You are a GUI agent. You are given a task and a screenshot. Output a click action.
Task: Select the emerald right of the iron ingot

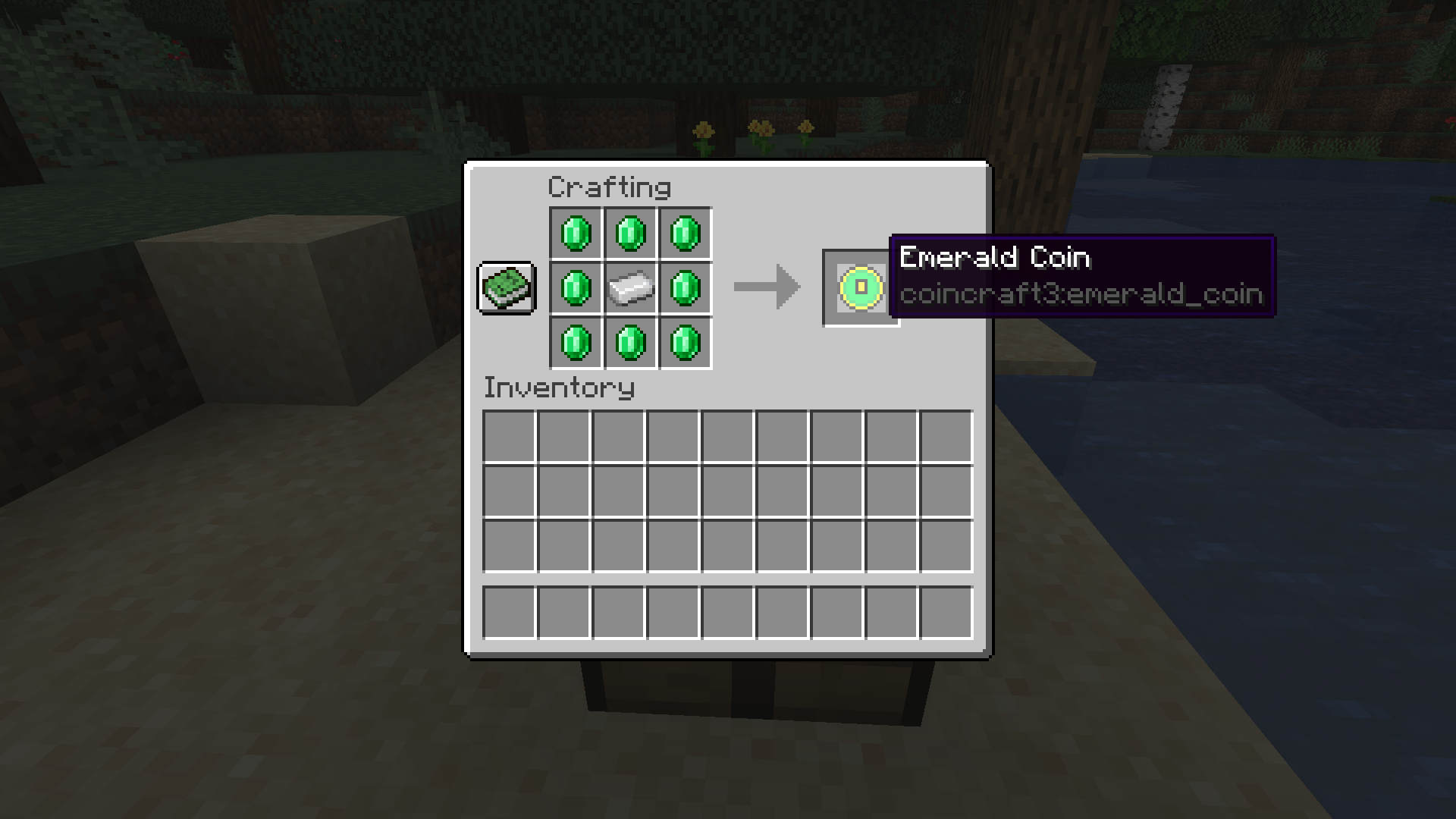(685, 287)
